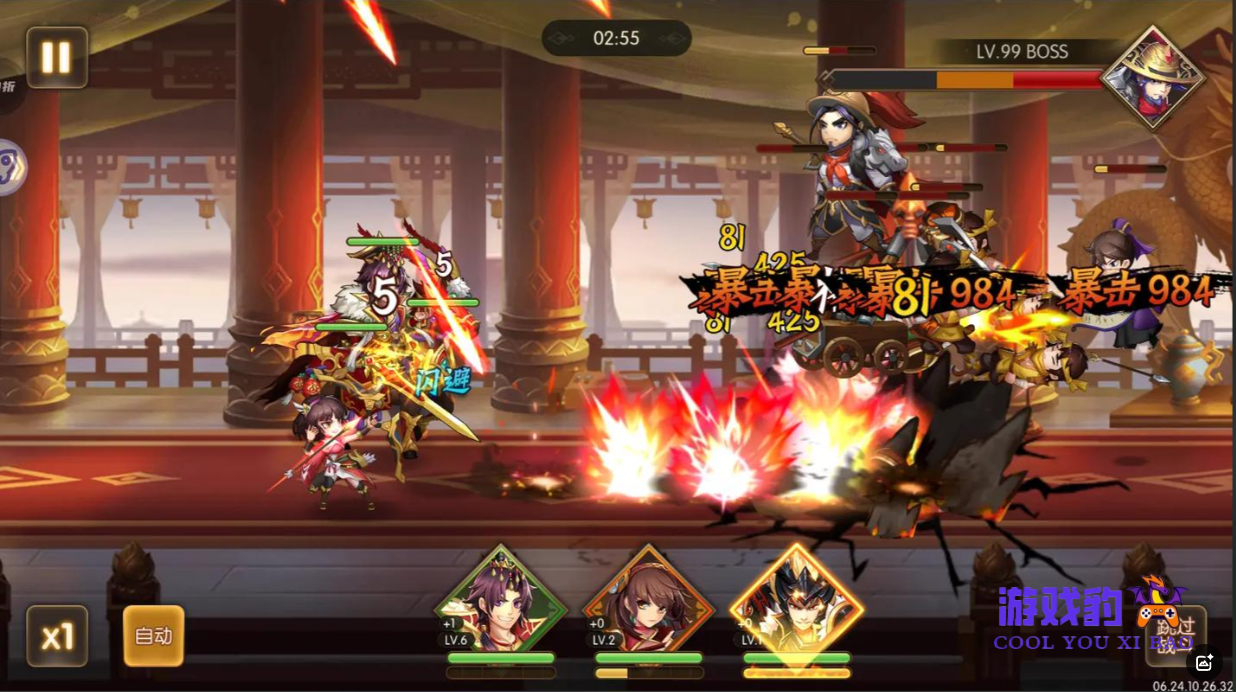Open the round purple icon on the left edge
Viewport: 1236px width, 692px height.
pos(10,165)
